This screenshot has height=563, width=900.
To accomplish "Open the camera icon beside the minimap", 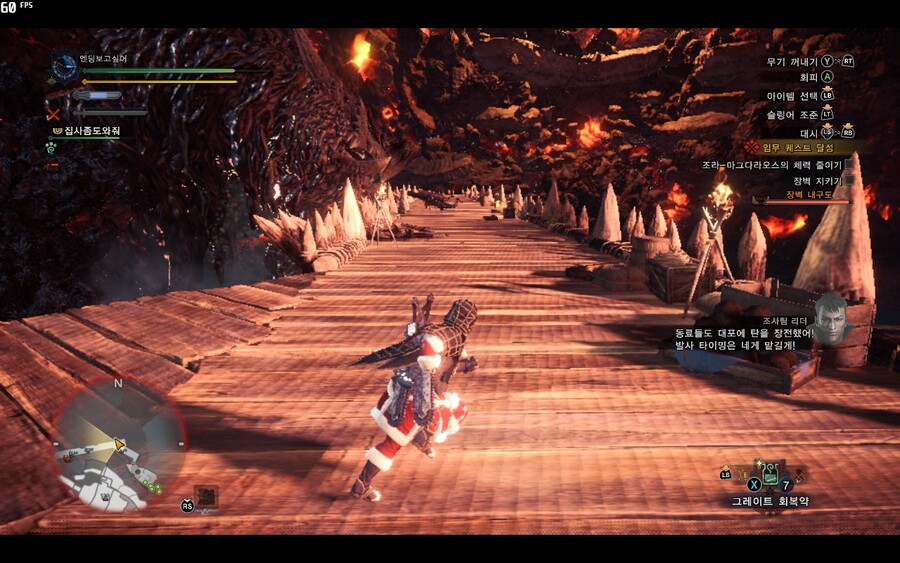I will (206, 496).
